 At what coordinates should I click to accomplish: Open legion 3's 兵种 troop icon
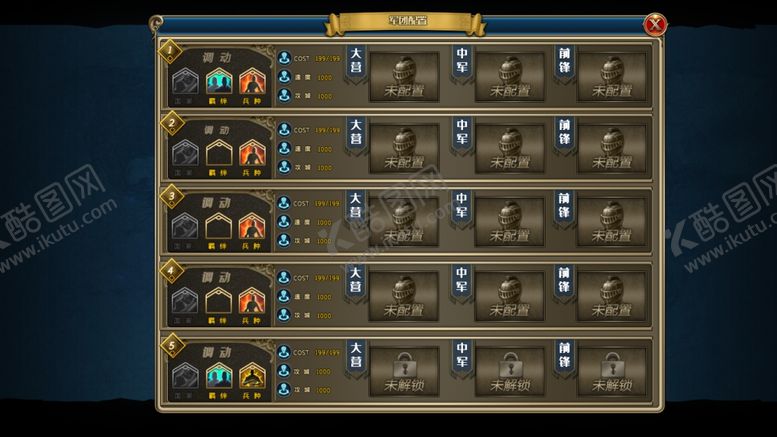point(251,227)
